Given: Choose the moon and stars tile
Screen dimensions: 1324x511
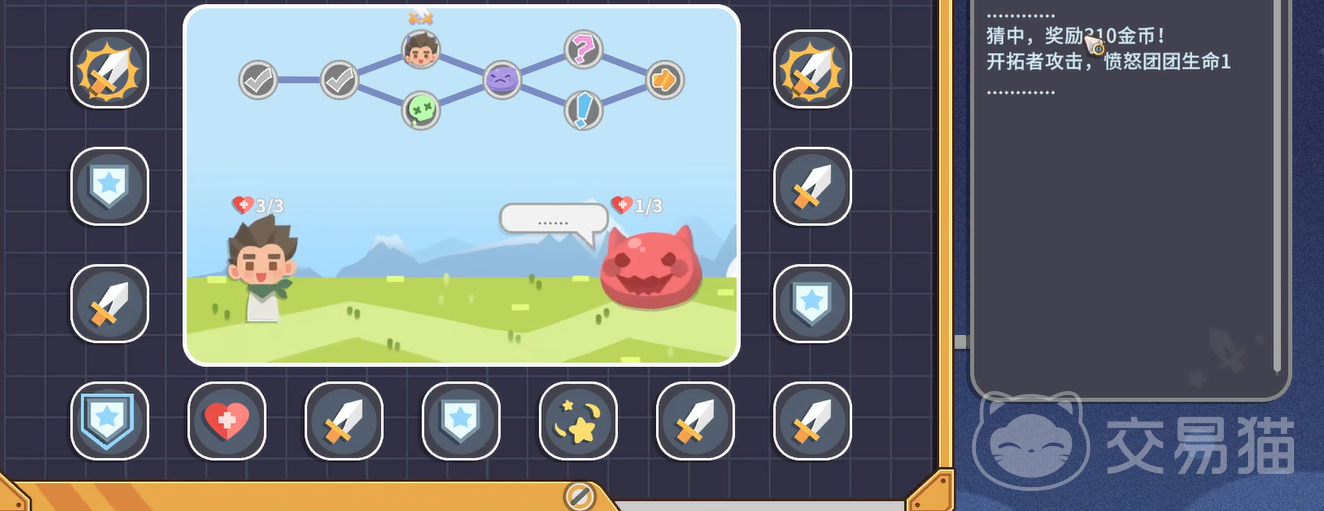Looking at the screenshot, I should [578, 421].
